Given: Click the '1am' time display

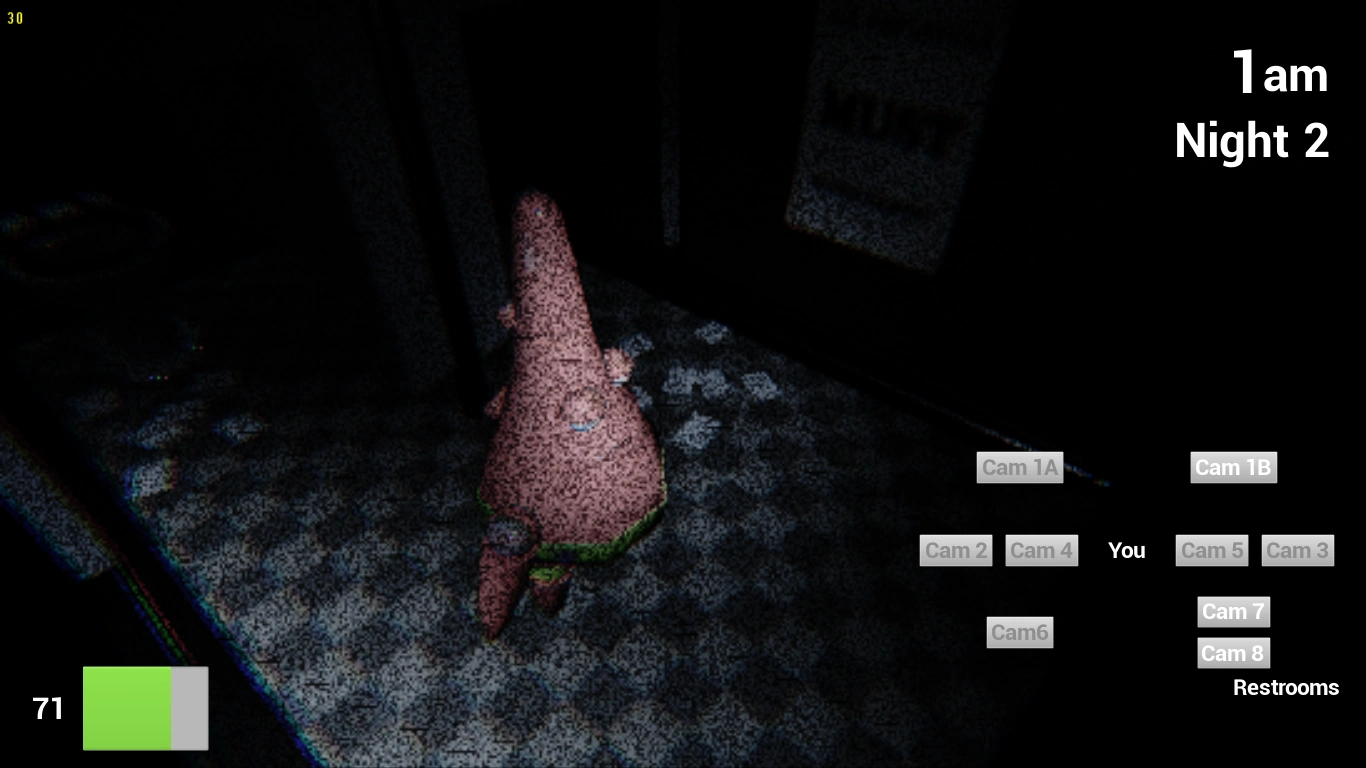Looking at the screenshot, I should pyautogui.click(x=1280, y=73).
